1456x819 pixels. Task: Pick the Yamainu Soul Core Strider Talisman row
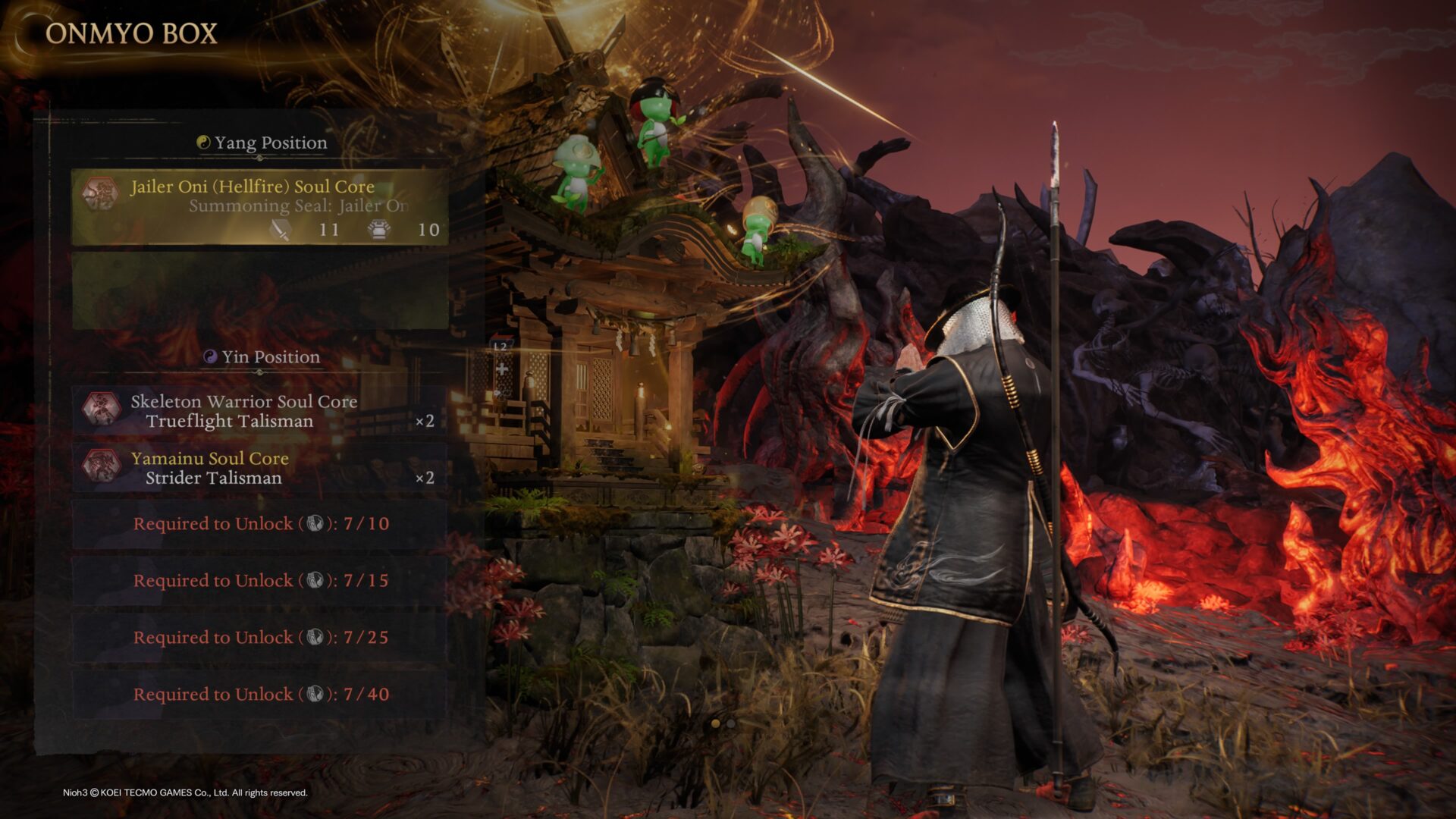click(x=259, y=467)
